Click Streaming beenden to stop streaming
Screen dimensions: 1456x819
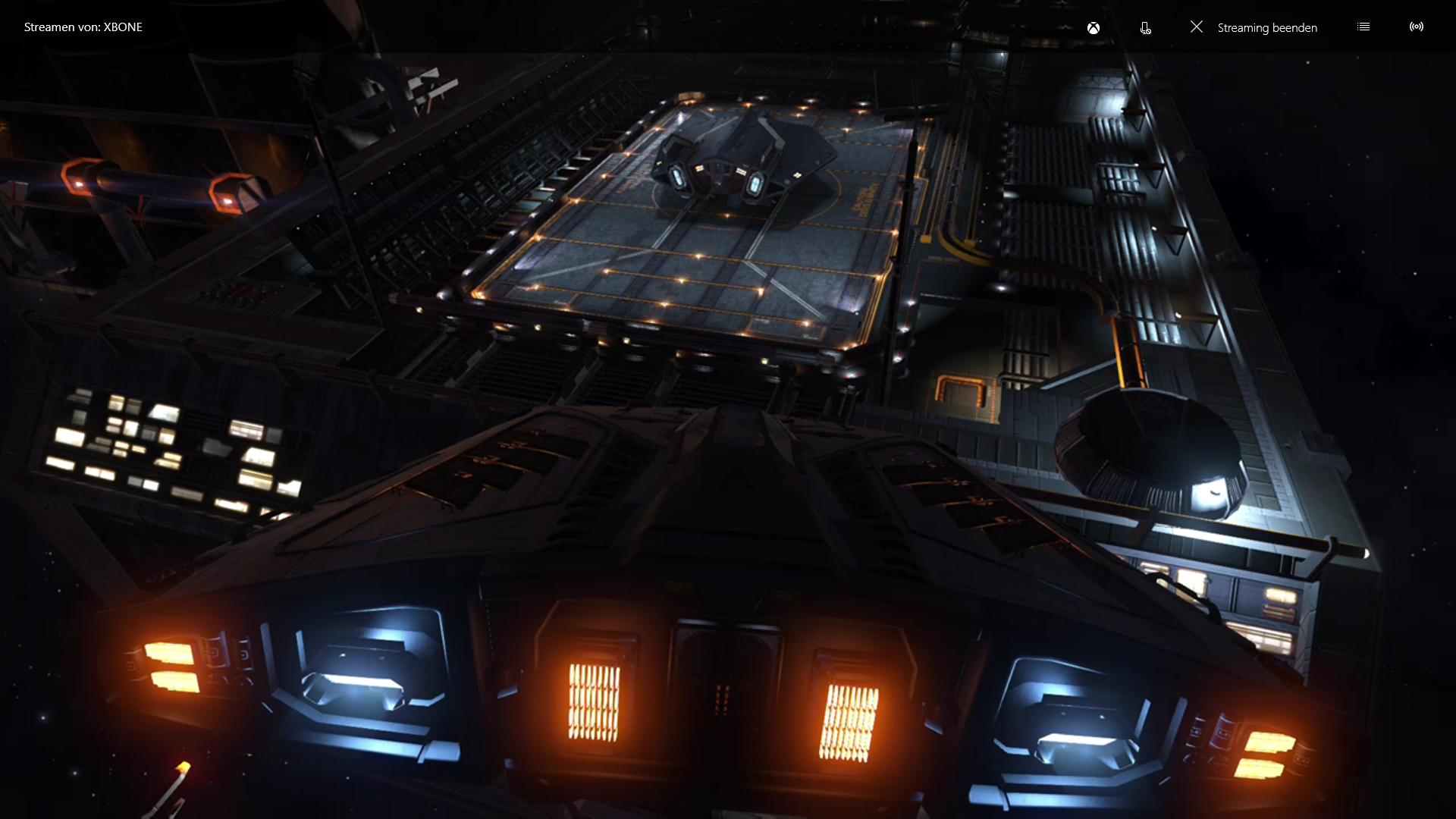click(x=1254, y=27)
